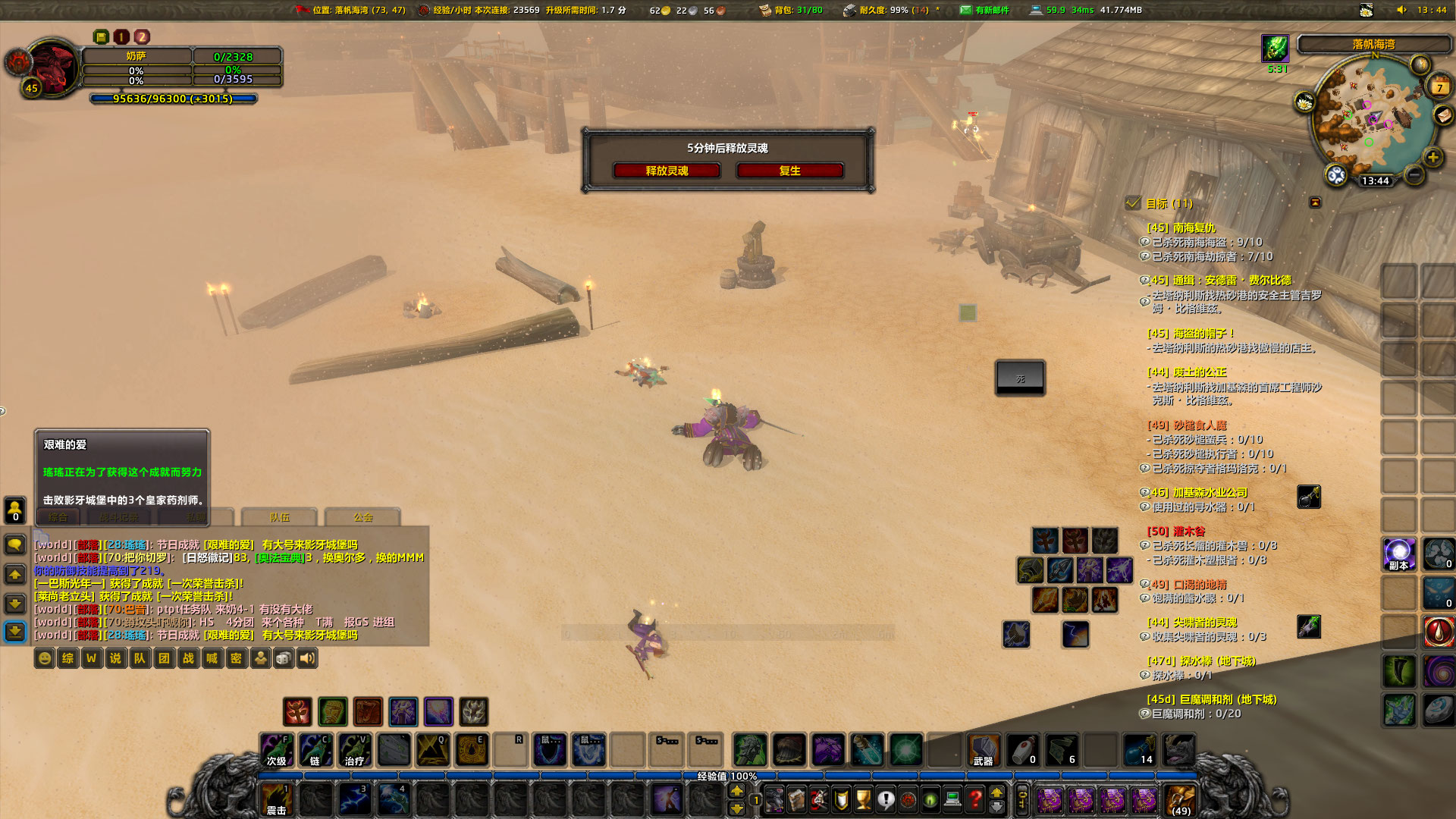This screenshot has width=1456, height=819.
Task: Switch to the 队伍 party chat tab
Action: coord(278,517)
